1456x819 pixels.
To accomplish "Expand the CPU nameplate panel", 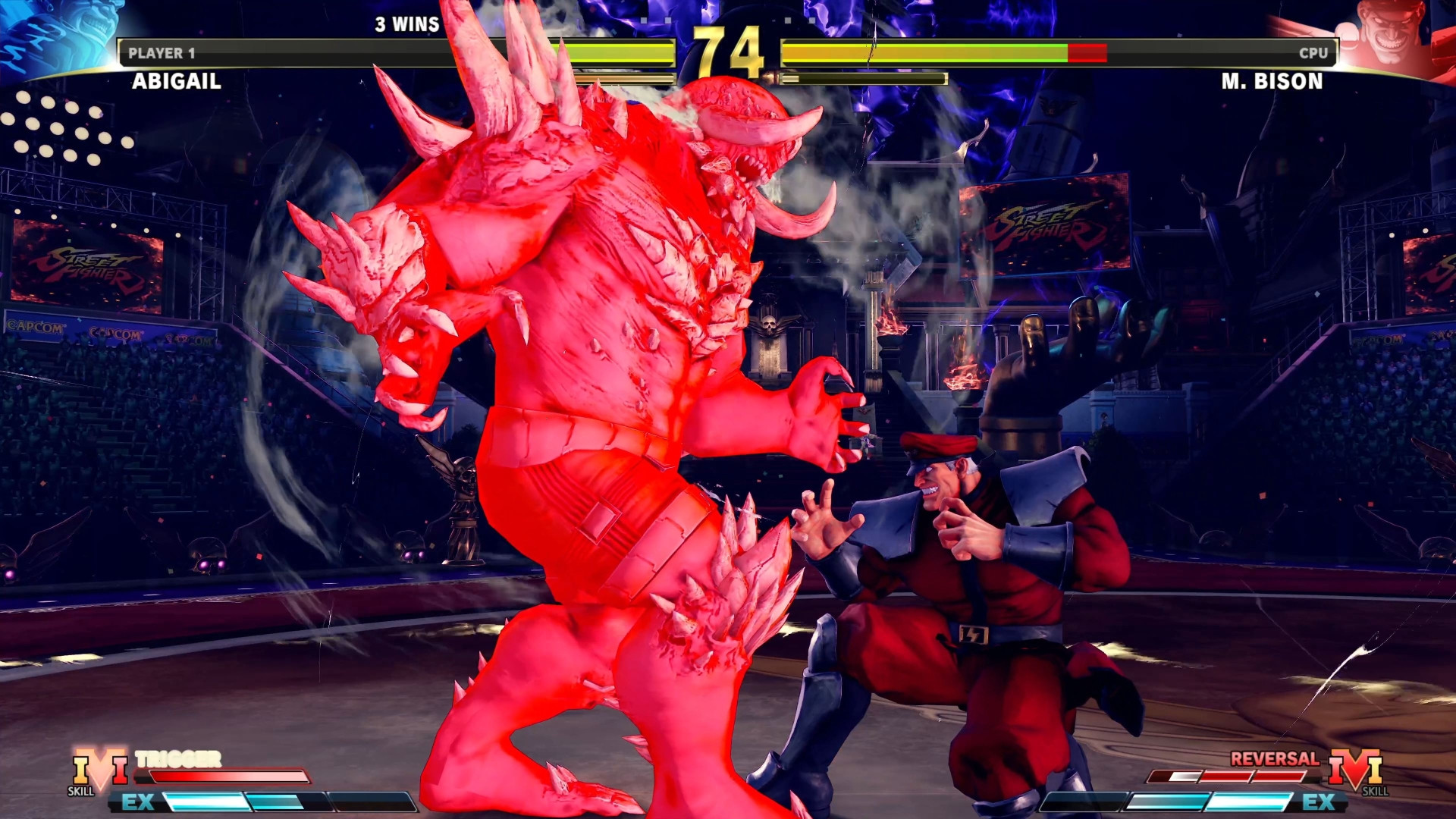I will [x=1312, y=53].
